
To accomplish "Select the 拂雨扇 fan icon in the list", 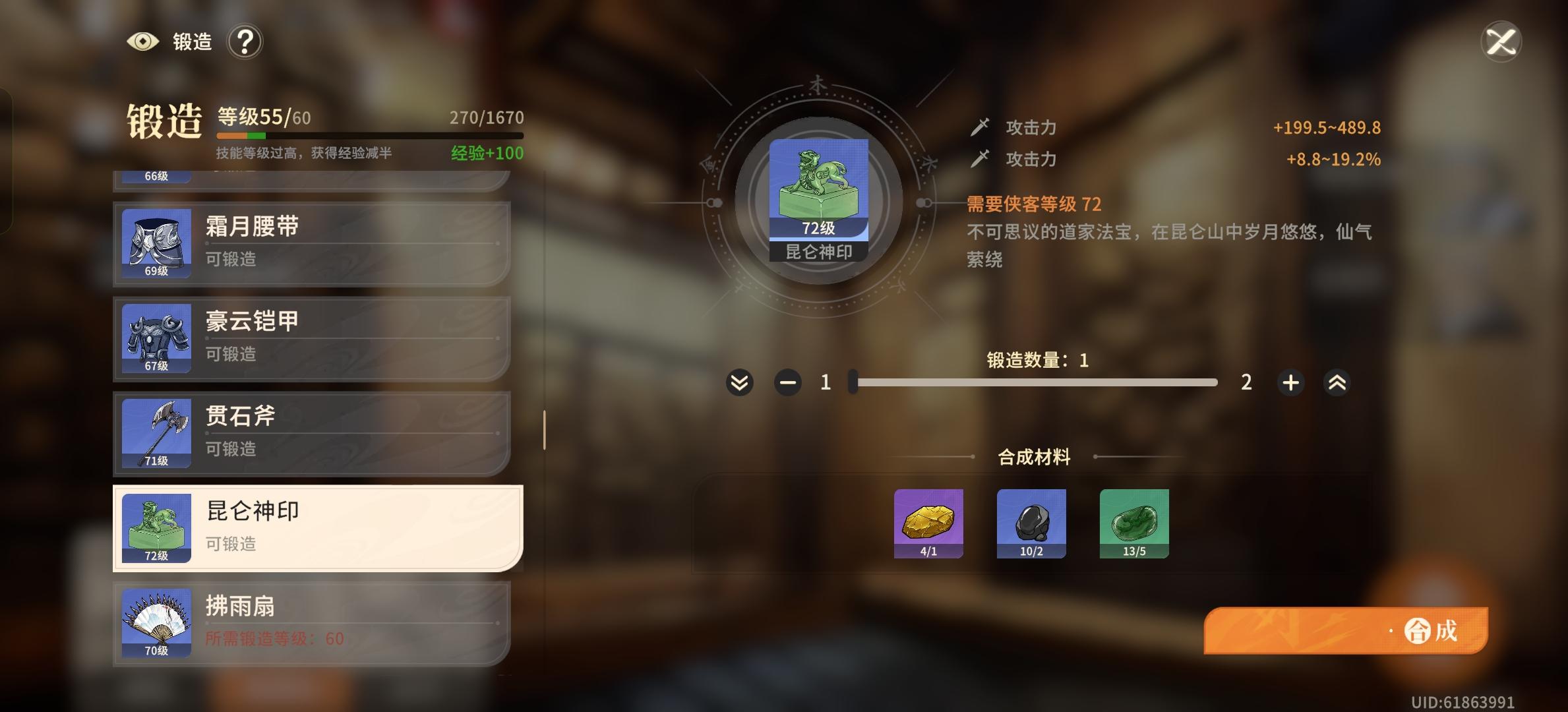I will (156, 623).
